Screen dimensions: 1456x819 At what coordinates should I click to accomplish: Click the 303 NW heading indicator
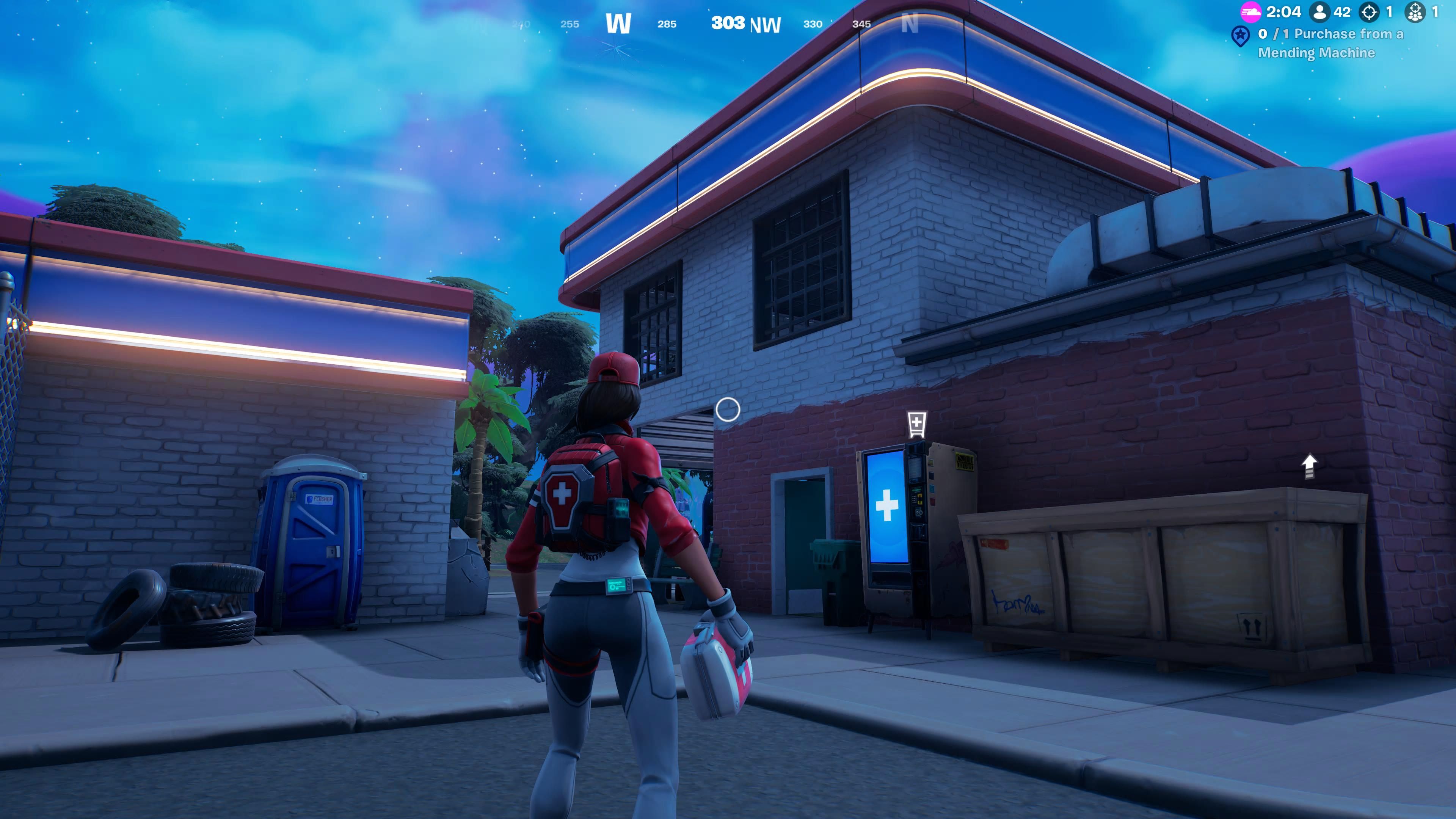point(745,24)
